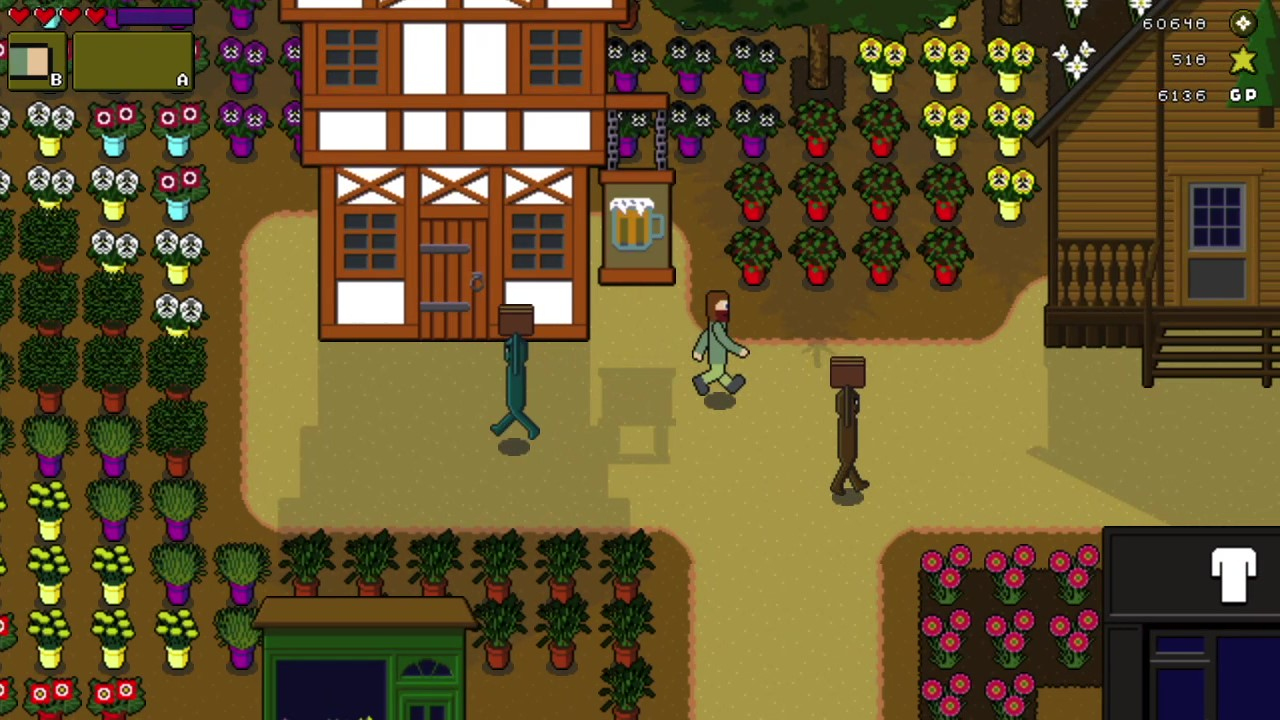Select the yellow star icon next to 518

click(x=1242, y=60)
